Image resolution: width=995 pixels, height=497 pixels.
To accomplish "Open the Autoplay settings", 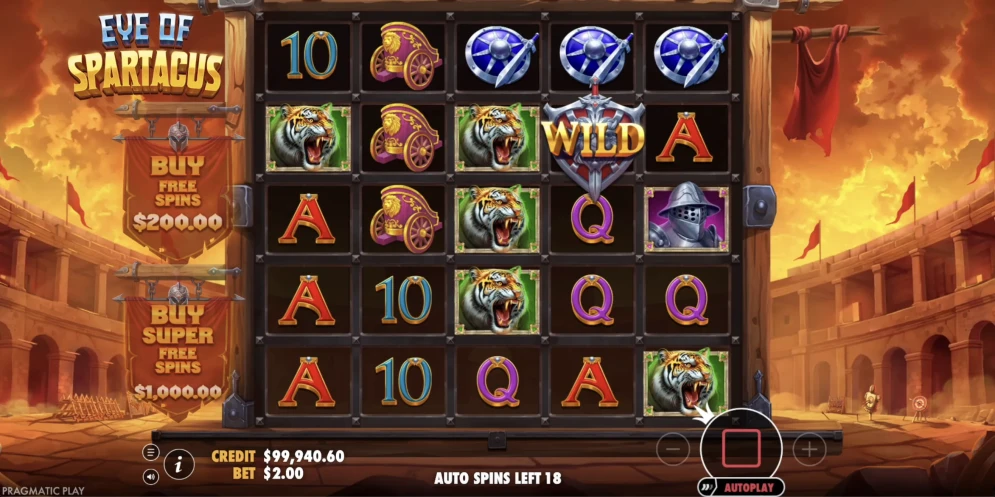I will click(747, 487).
